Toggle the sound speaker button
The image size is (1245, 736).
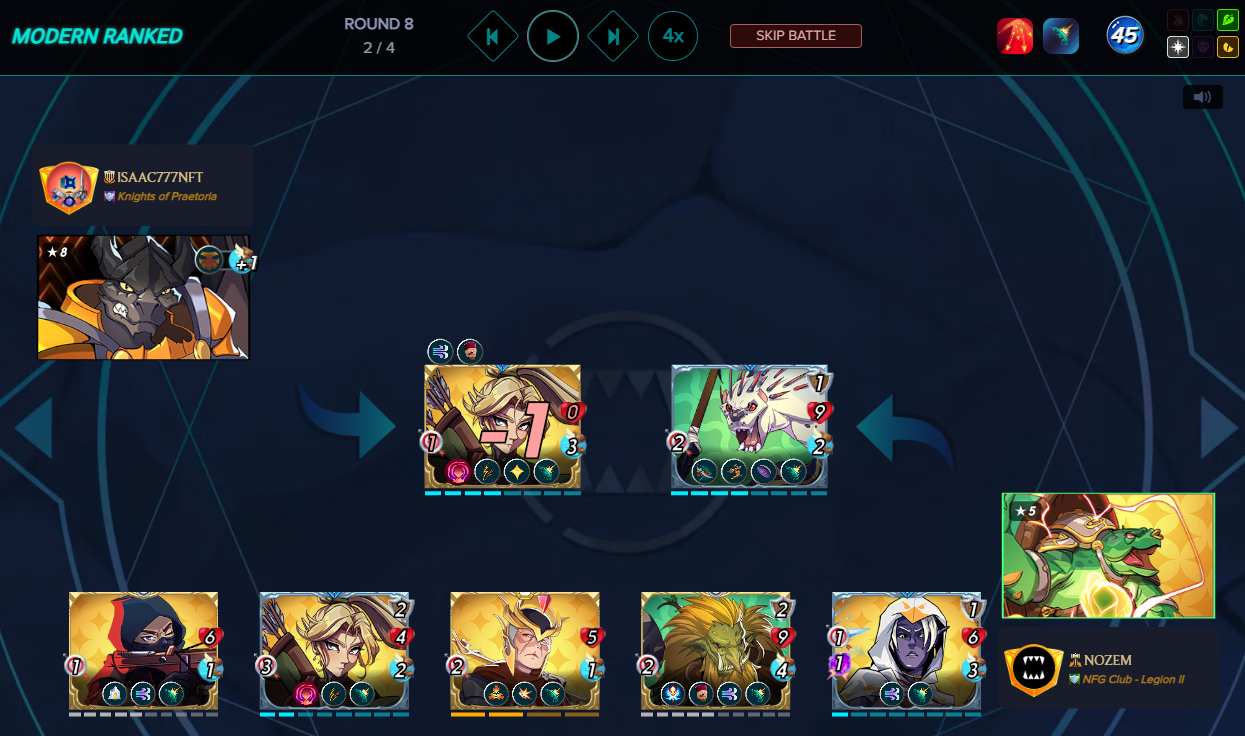pyautogui.click(x=1202, y=97)
